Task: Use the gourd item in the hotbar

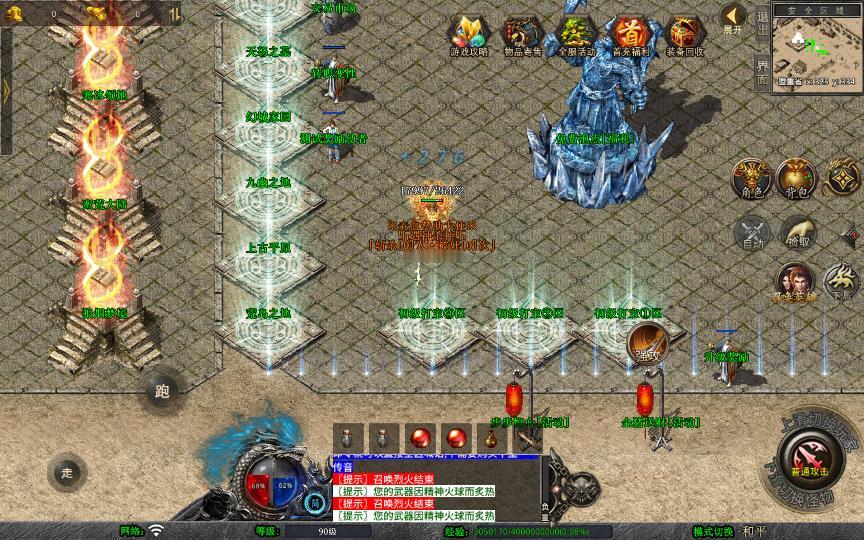Action: pyautogui.click(x=489, y=438)
